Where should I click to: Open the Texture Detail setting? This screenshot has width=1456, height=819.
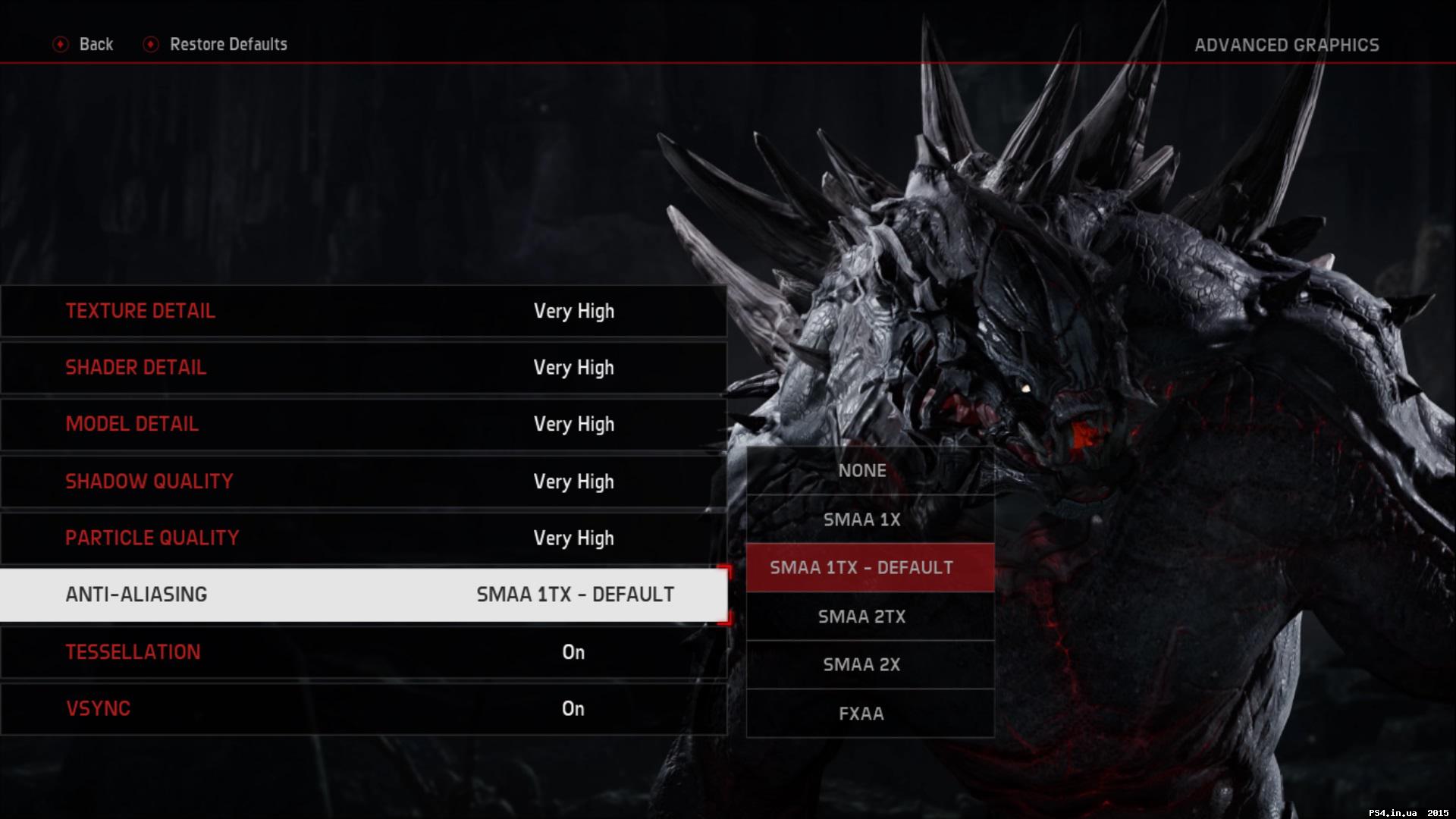click(364, 311)
